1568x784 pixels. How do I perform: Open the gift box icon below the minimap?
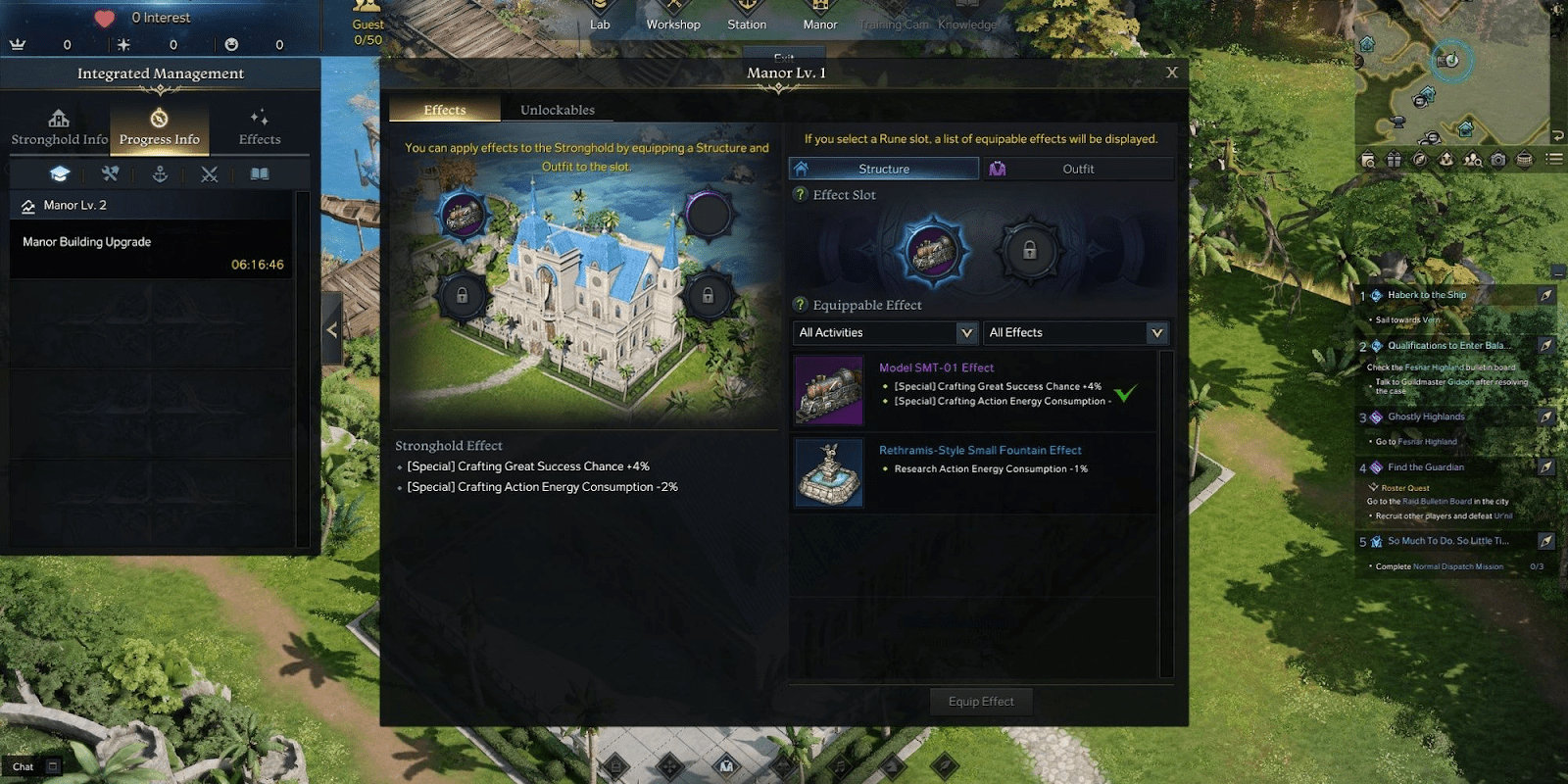1394,159
